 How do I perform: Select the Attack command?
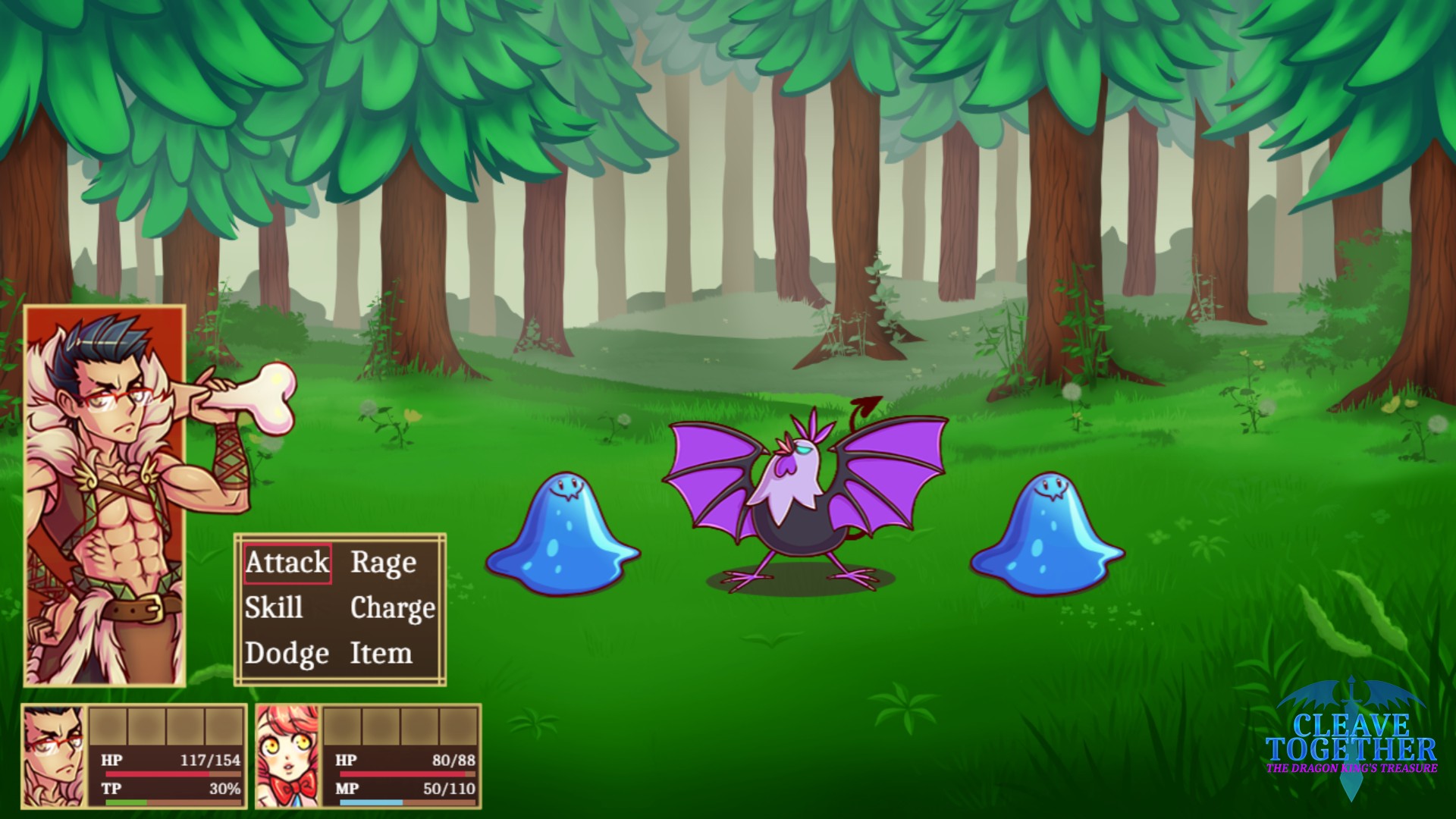point(287,563)
